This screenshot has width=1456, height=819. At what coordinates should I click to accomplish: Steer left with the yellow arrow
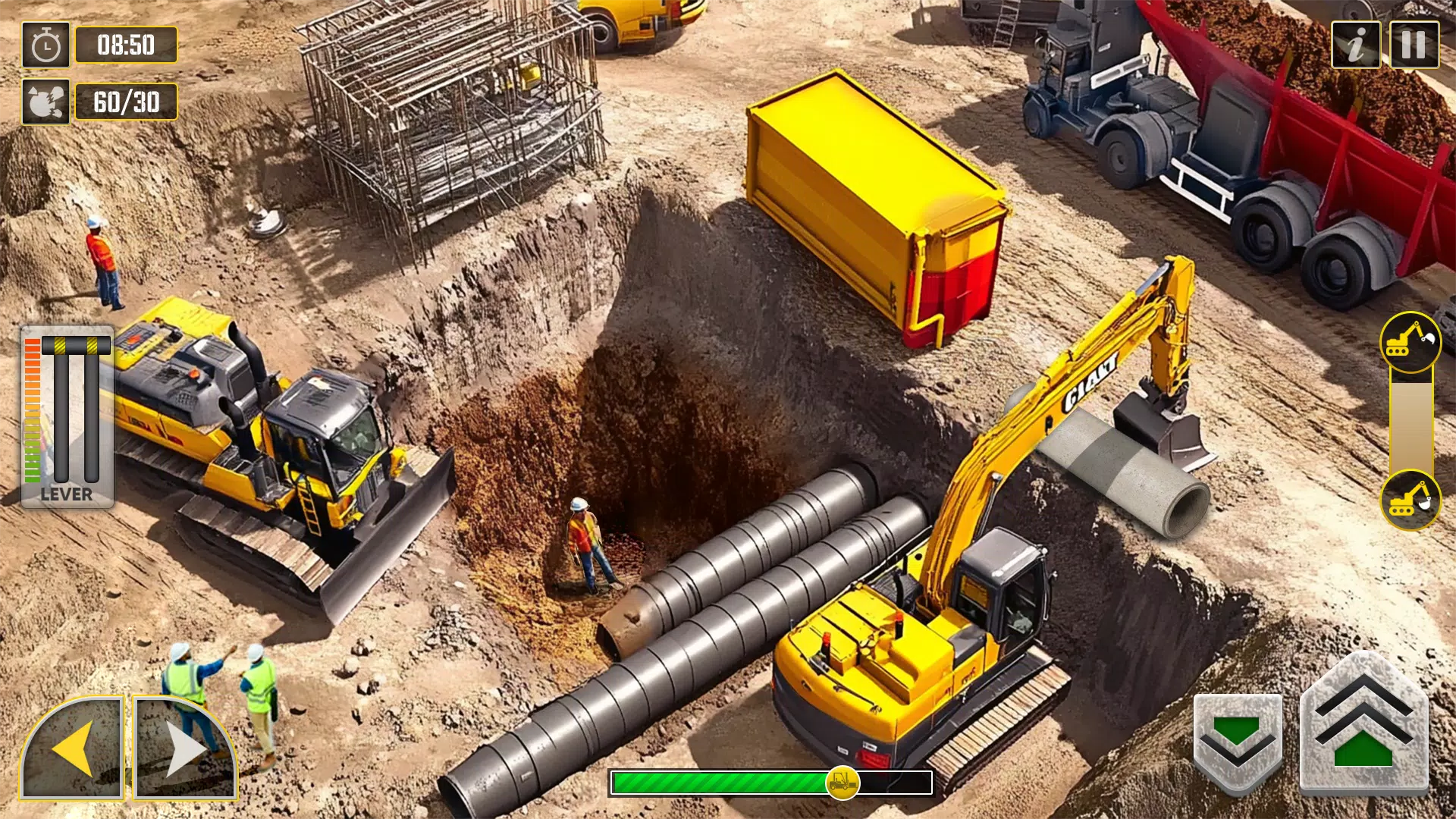point(73,748)
